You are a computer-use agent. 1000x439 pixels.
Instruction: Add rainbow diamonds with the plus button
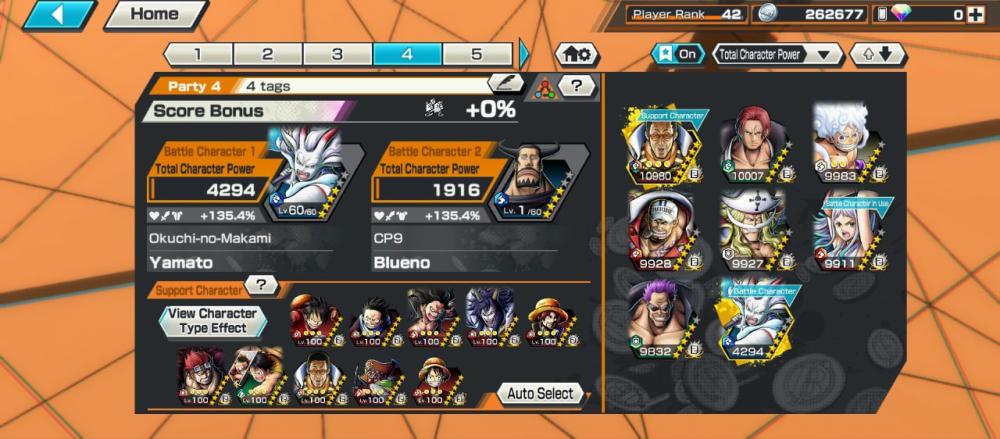tap(975, 15)
